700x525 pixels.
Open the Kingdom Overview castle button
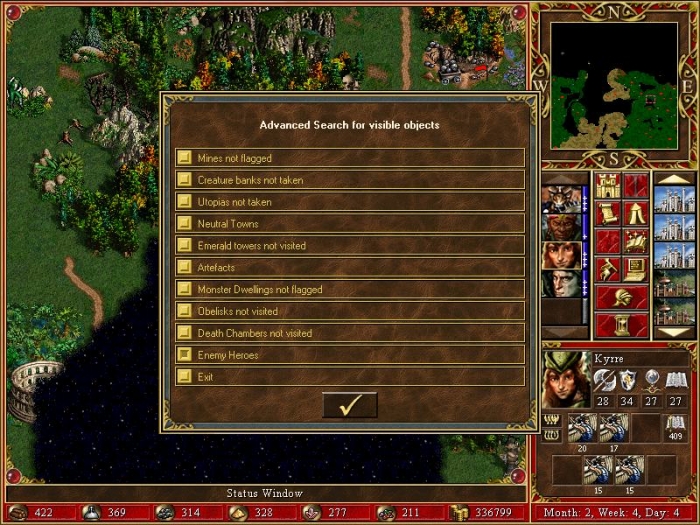coord(607,185)
